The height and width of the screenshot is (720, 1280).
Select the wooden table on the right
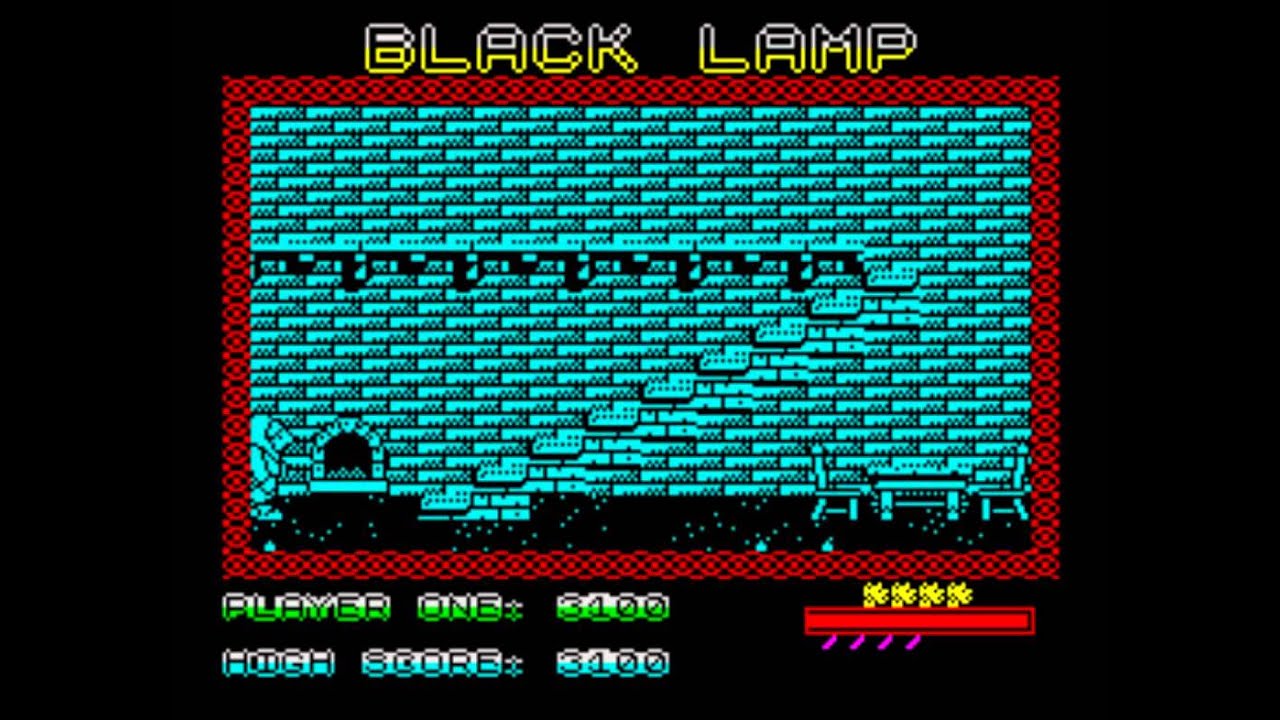[x=920, y=490]
